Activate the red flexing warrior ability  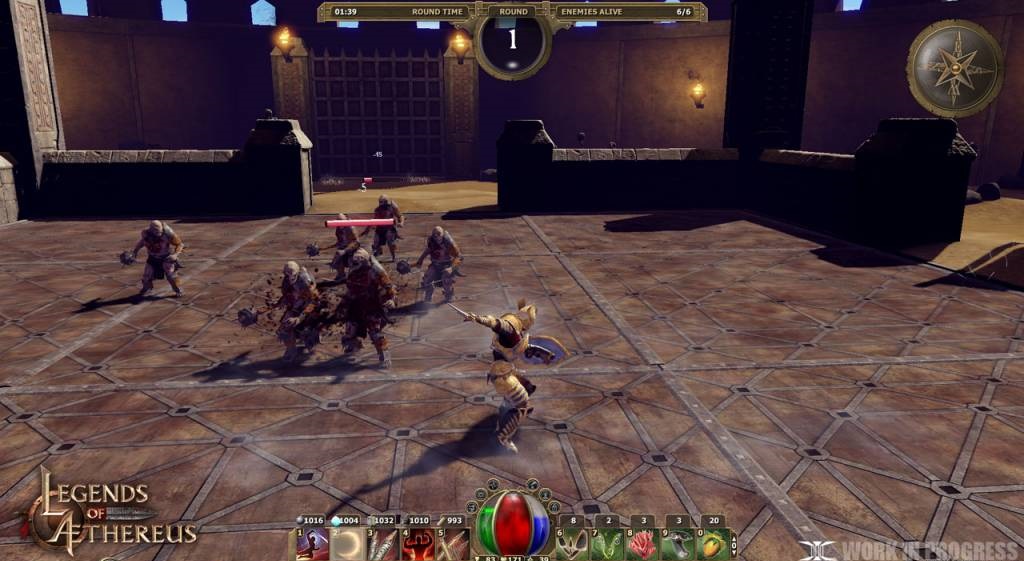point(419,543)
